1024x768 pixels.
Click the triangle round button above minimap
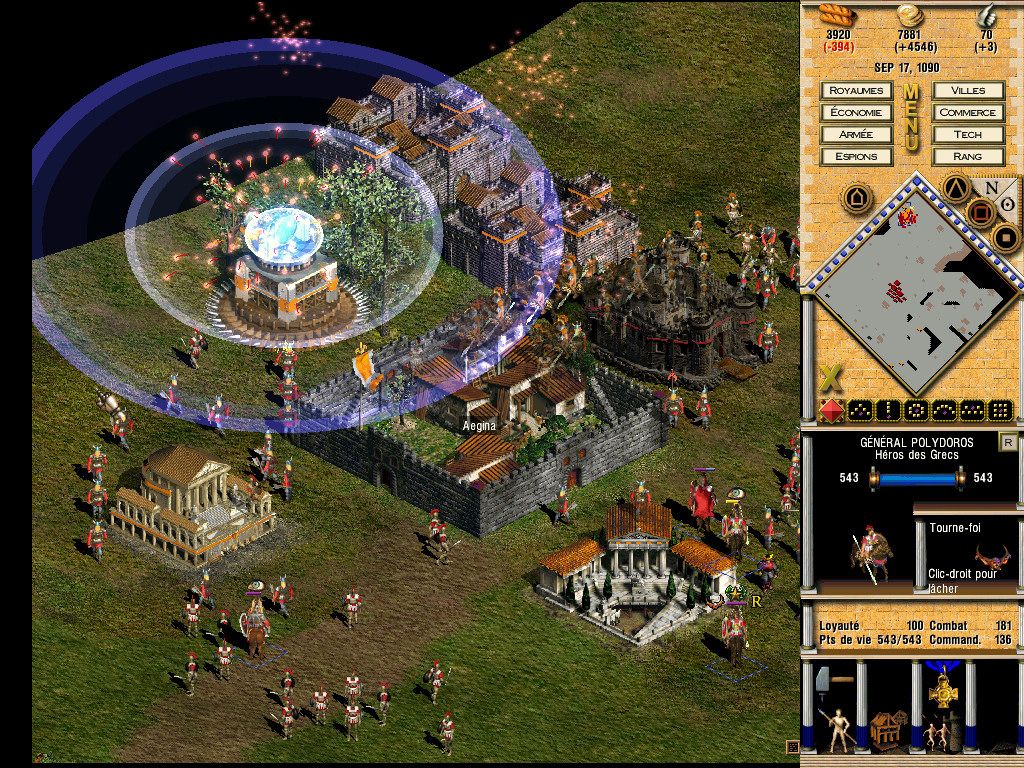click(956, 187)
